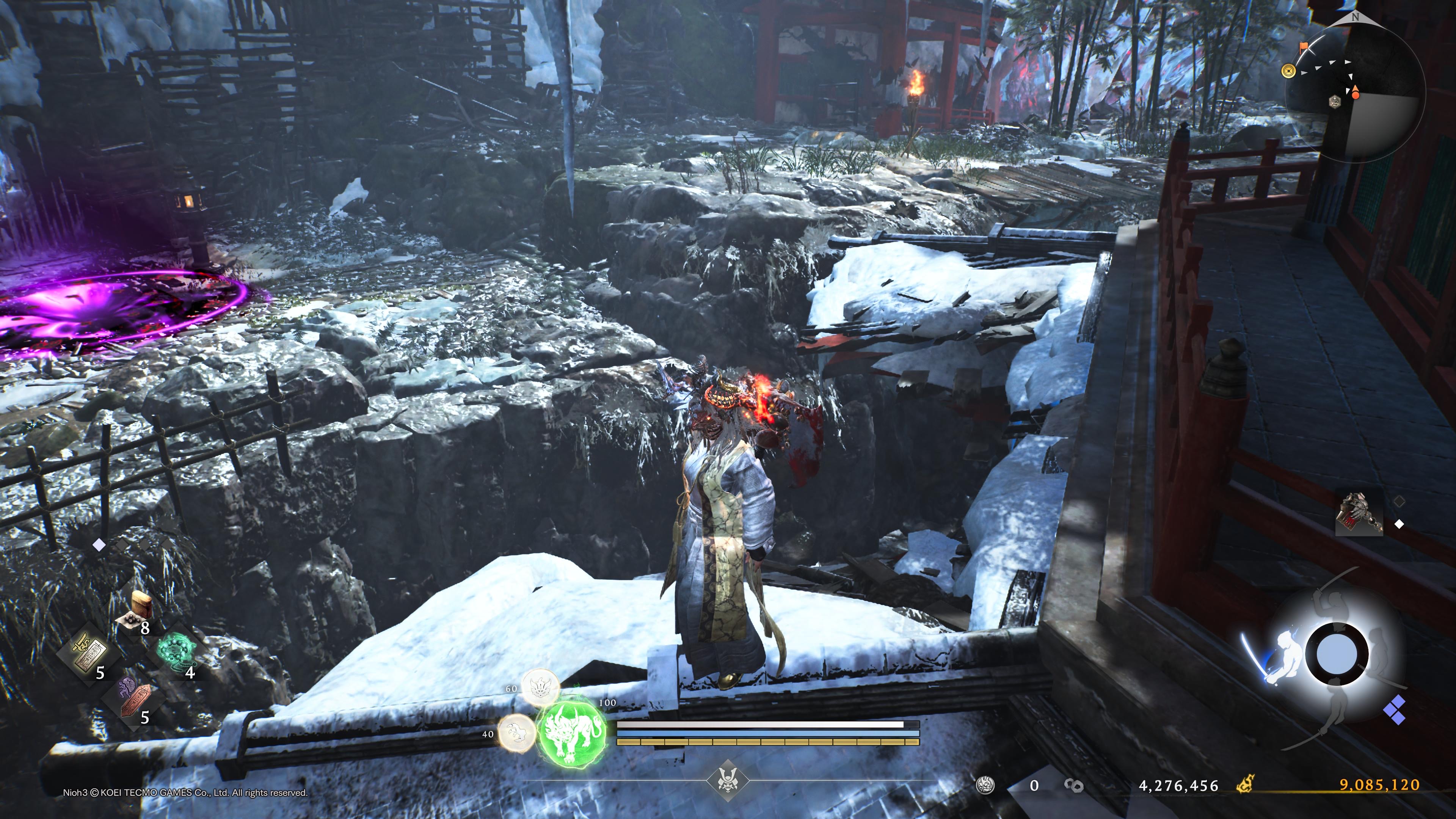Select the fox mask skill marked 60
The width and height of the screenshot is (1456, 819).
[x=540, y=686]
